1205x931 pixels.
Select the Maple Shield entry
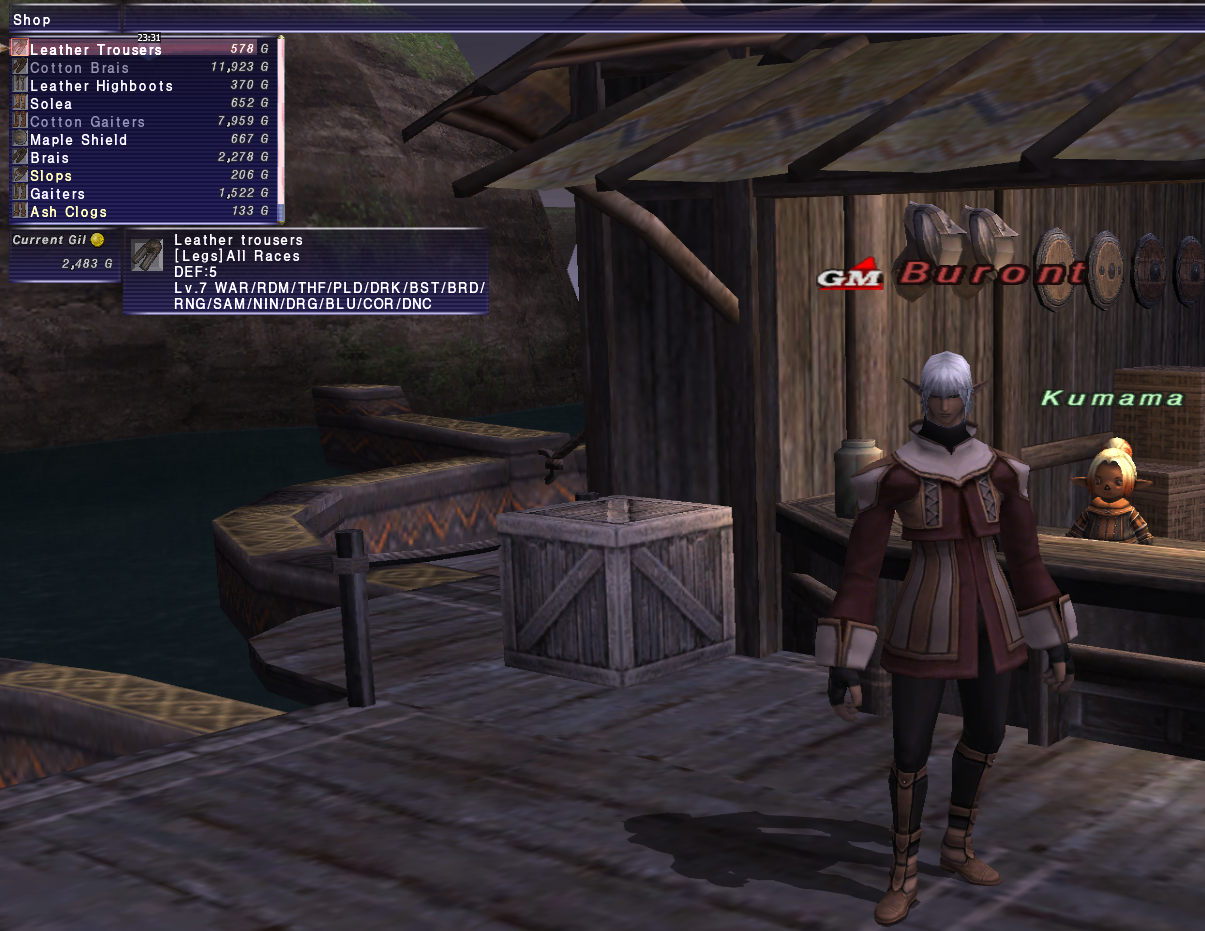(x=79, y=140)
